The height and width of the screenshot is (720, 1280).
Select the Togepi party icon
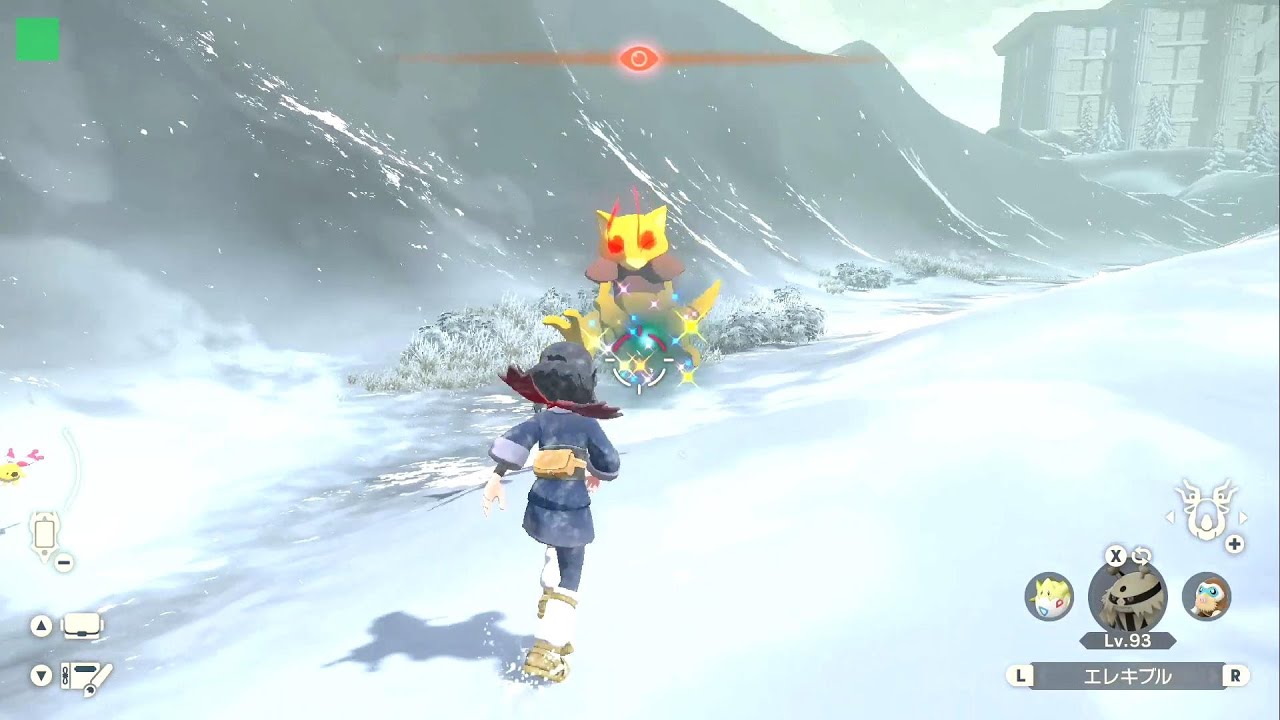(x=1049, y=597)
